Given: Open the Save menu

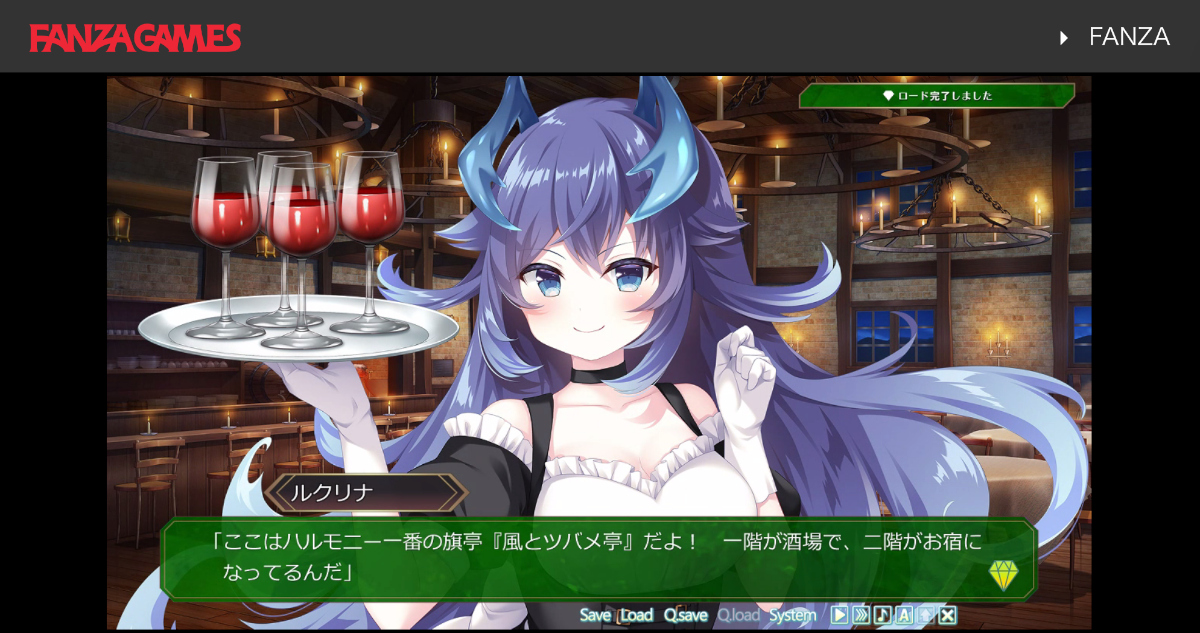Looking at the screenshot, I should [595, 615].
